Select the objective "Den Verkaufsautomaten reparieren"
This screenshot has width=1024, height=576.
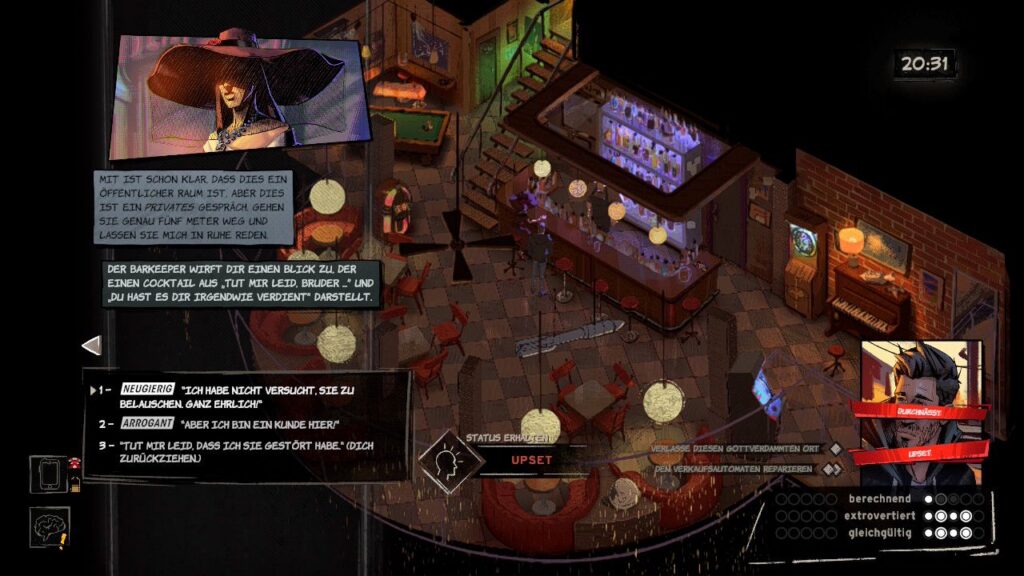click(735, 468)
